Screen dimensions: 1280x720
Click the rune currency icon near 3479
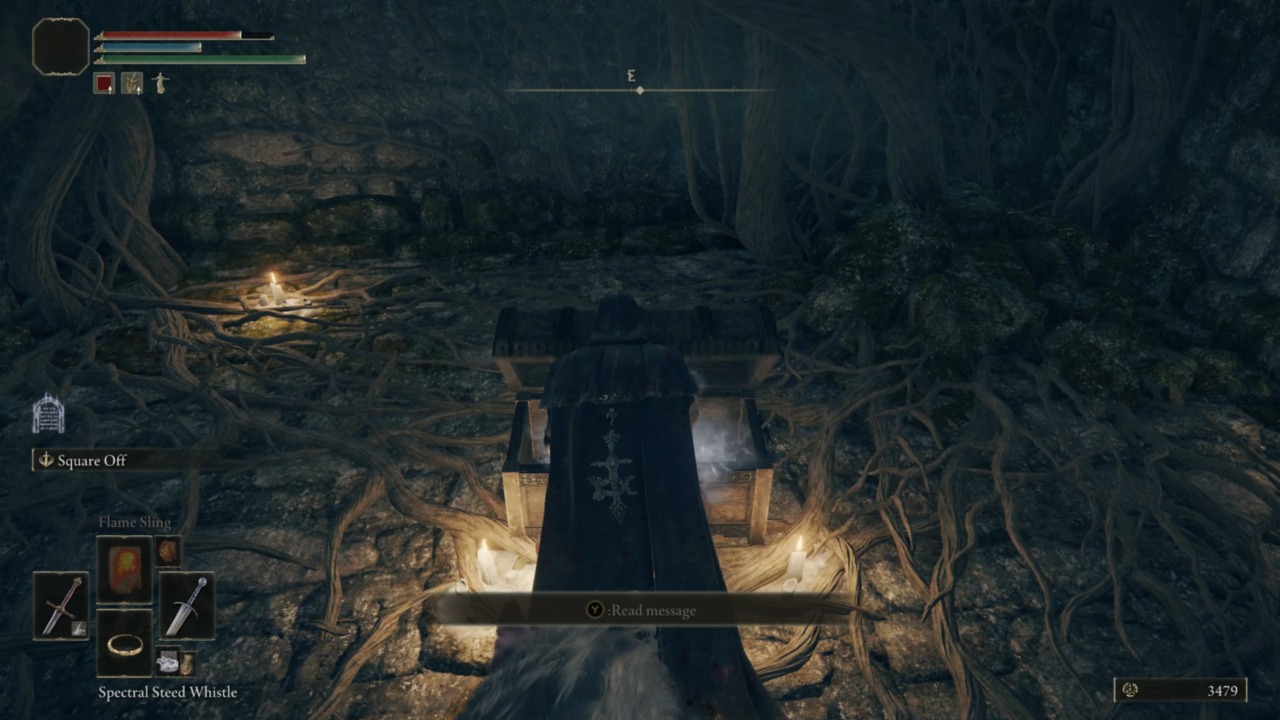pyautogui.click(x=1129, y=690)
